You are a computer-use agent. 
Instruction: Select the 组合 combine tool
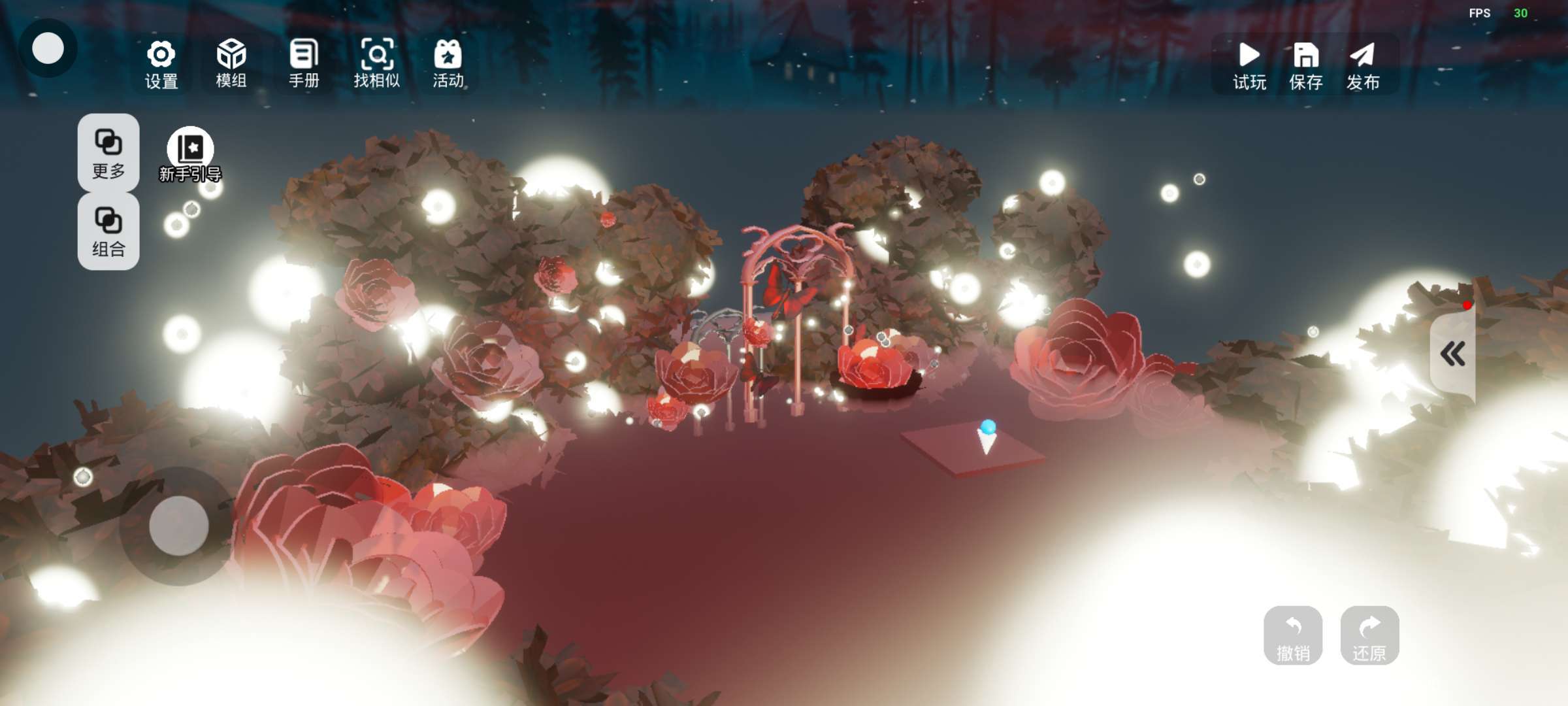(108, 231)
